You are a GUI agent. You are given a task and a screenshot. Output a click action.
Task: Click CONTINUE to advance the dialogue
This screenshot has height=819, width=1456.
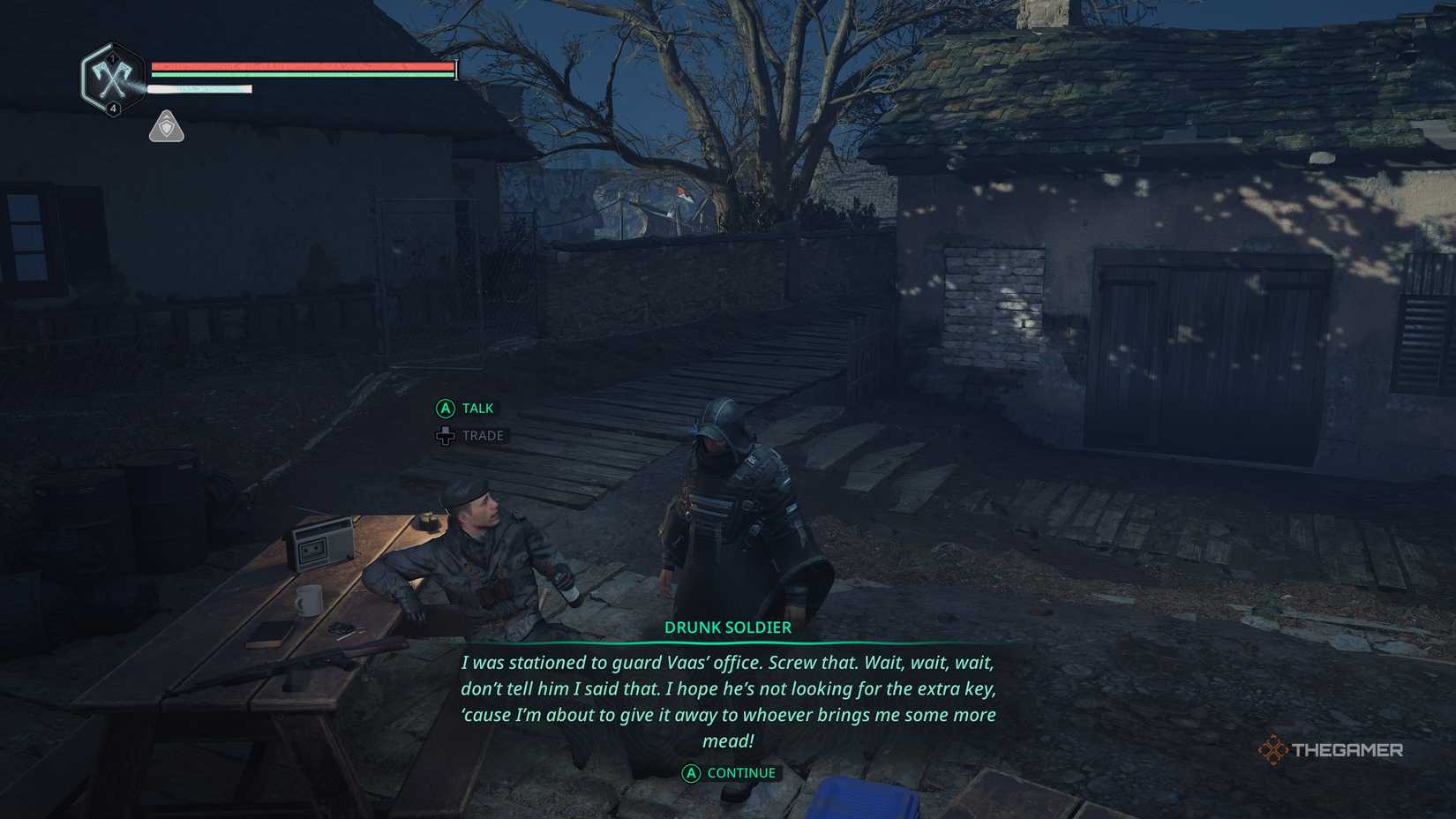(739, 772)
